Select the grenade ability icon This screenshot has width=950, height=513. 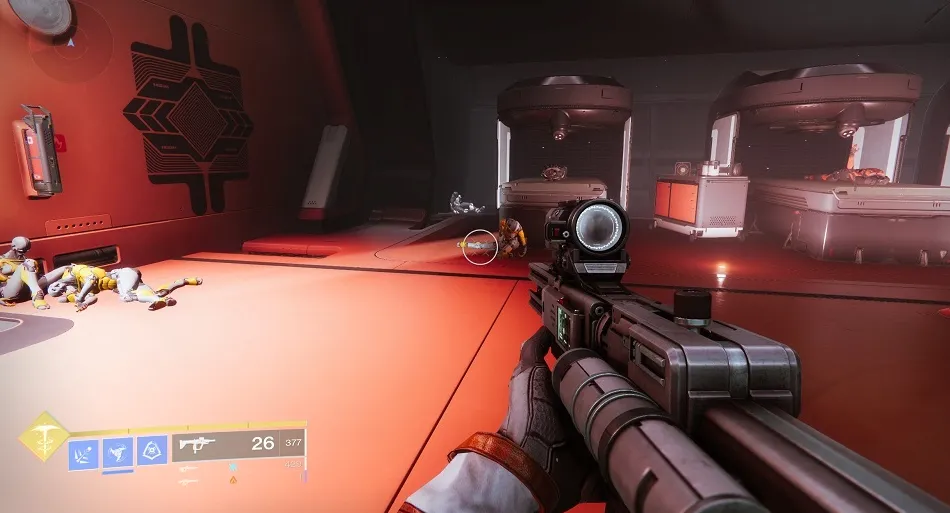pos(84,452)
